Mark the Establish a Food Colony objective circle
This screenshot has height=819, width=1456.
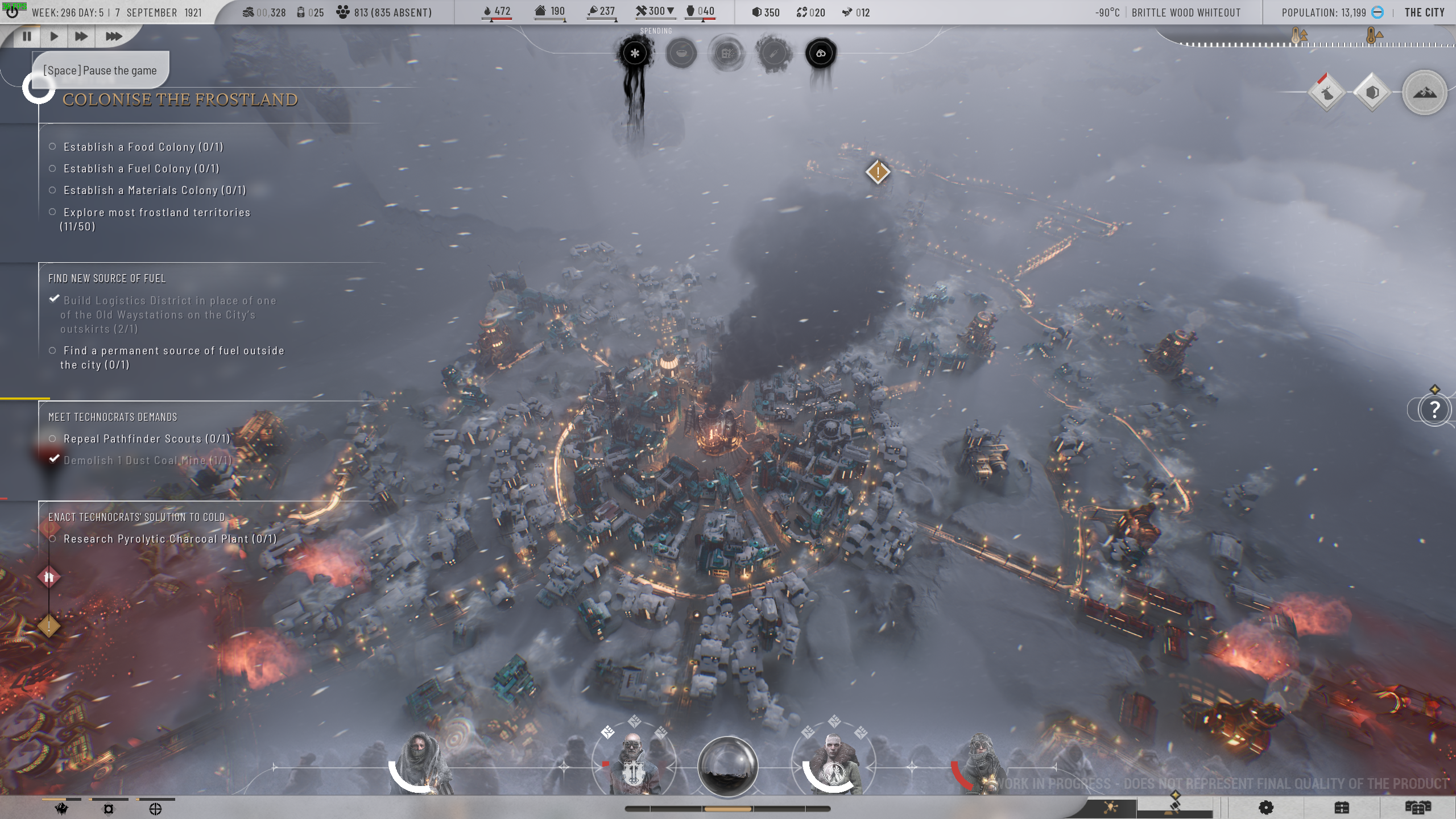coord(53,146)
